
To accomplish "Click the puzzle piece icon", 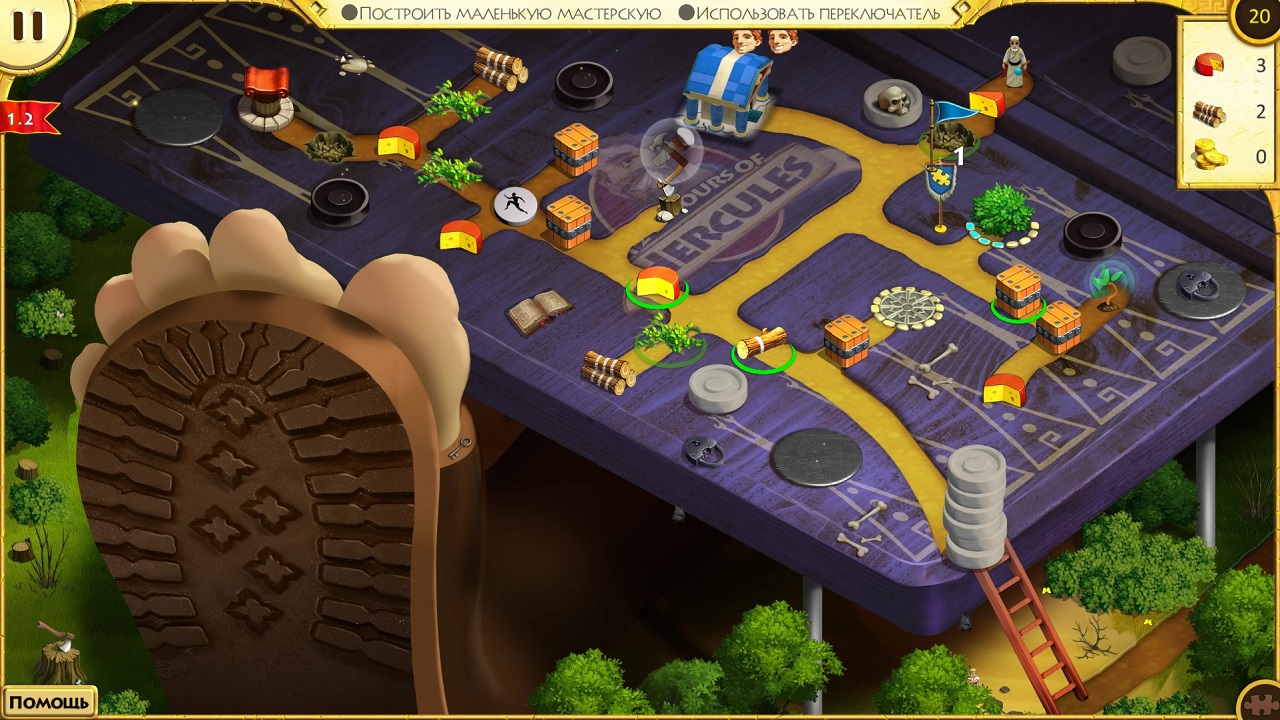I will 1258,702.
